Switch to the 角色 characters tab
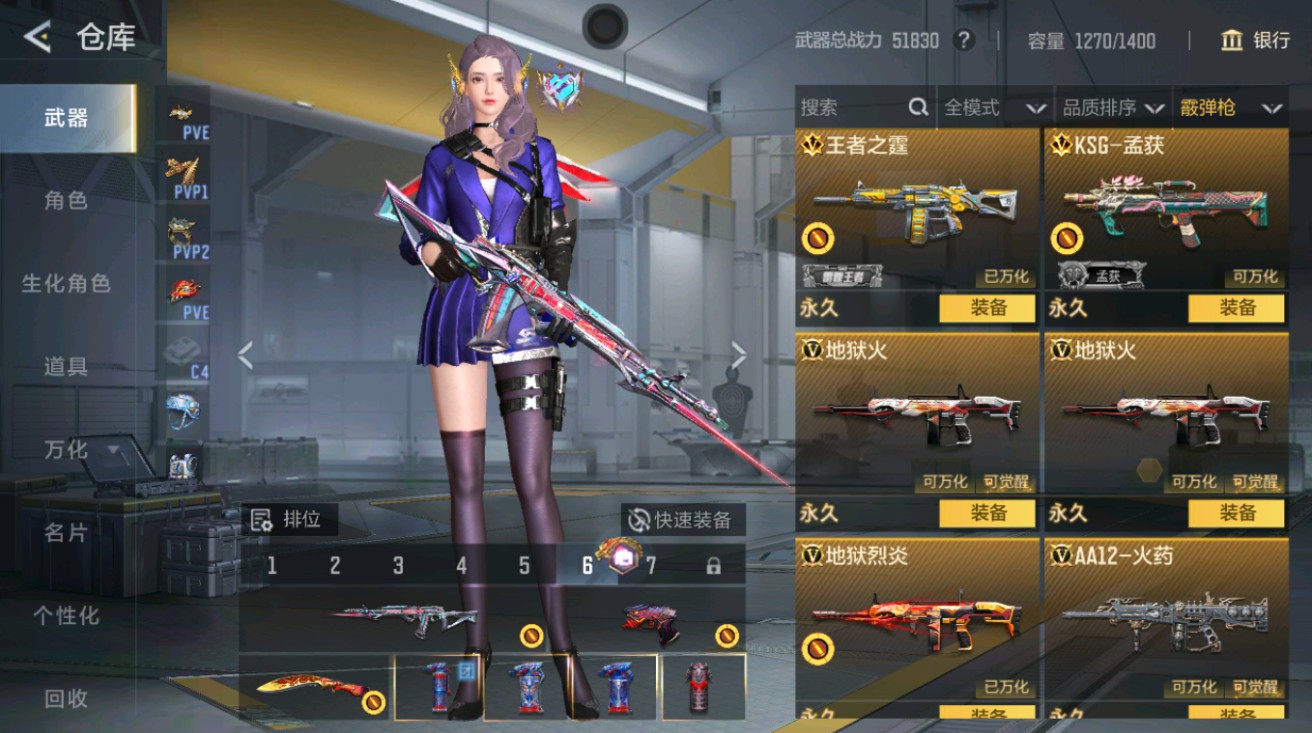 tap(65, 200)
